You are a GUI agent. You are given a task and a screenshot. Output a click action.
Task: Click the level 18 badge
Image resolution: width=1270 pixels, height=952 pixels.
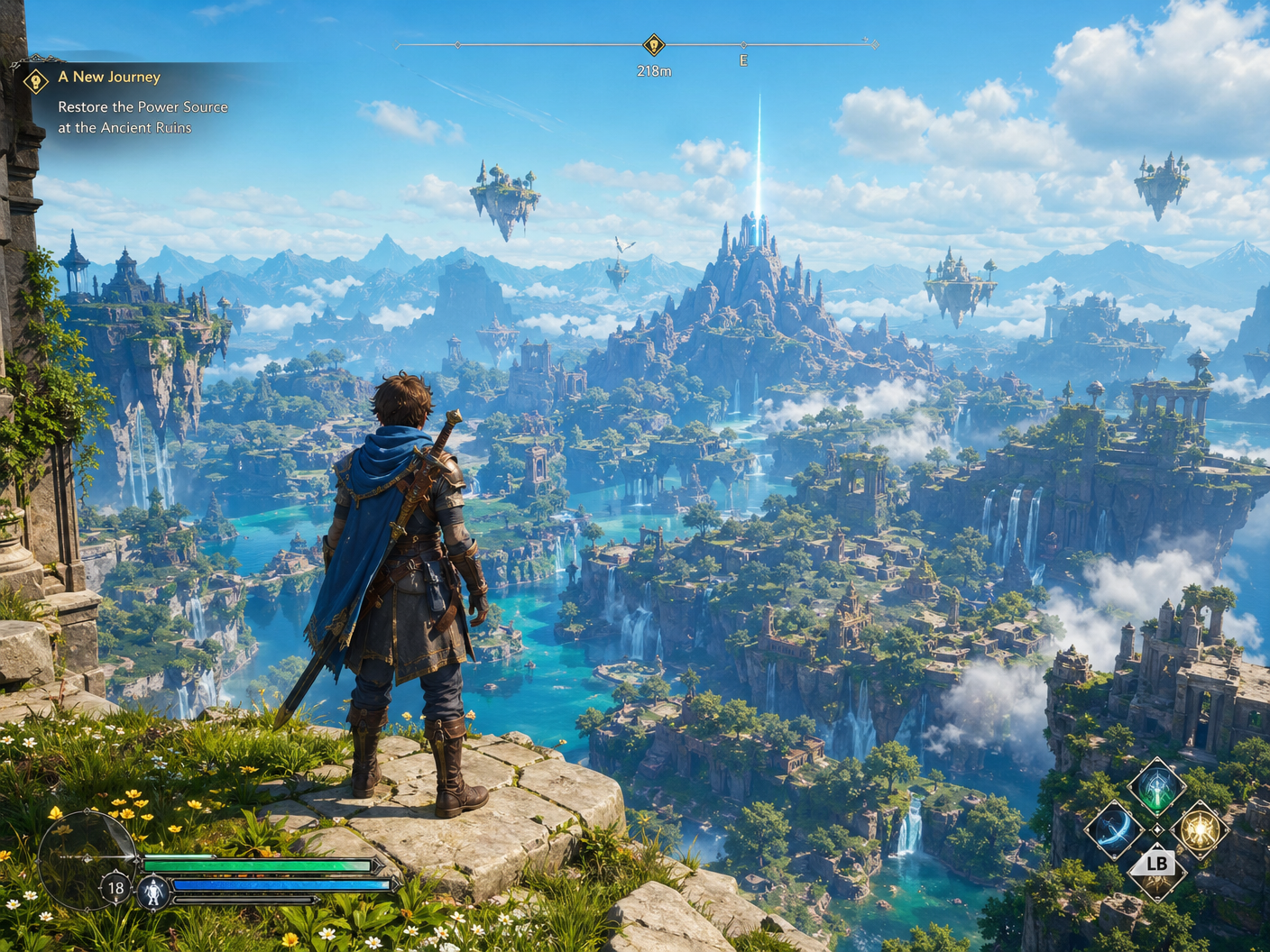[115, 888]
